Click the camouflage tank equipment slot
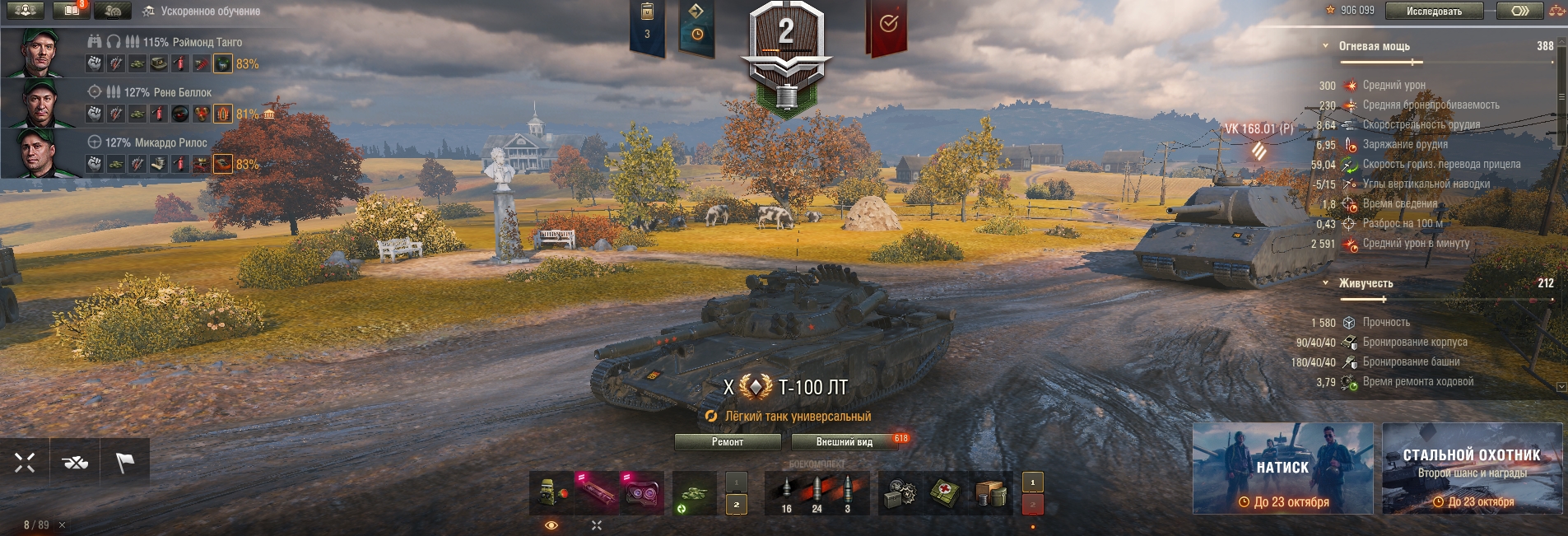The image size is (1568, 536). pos(695,493)
